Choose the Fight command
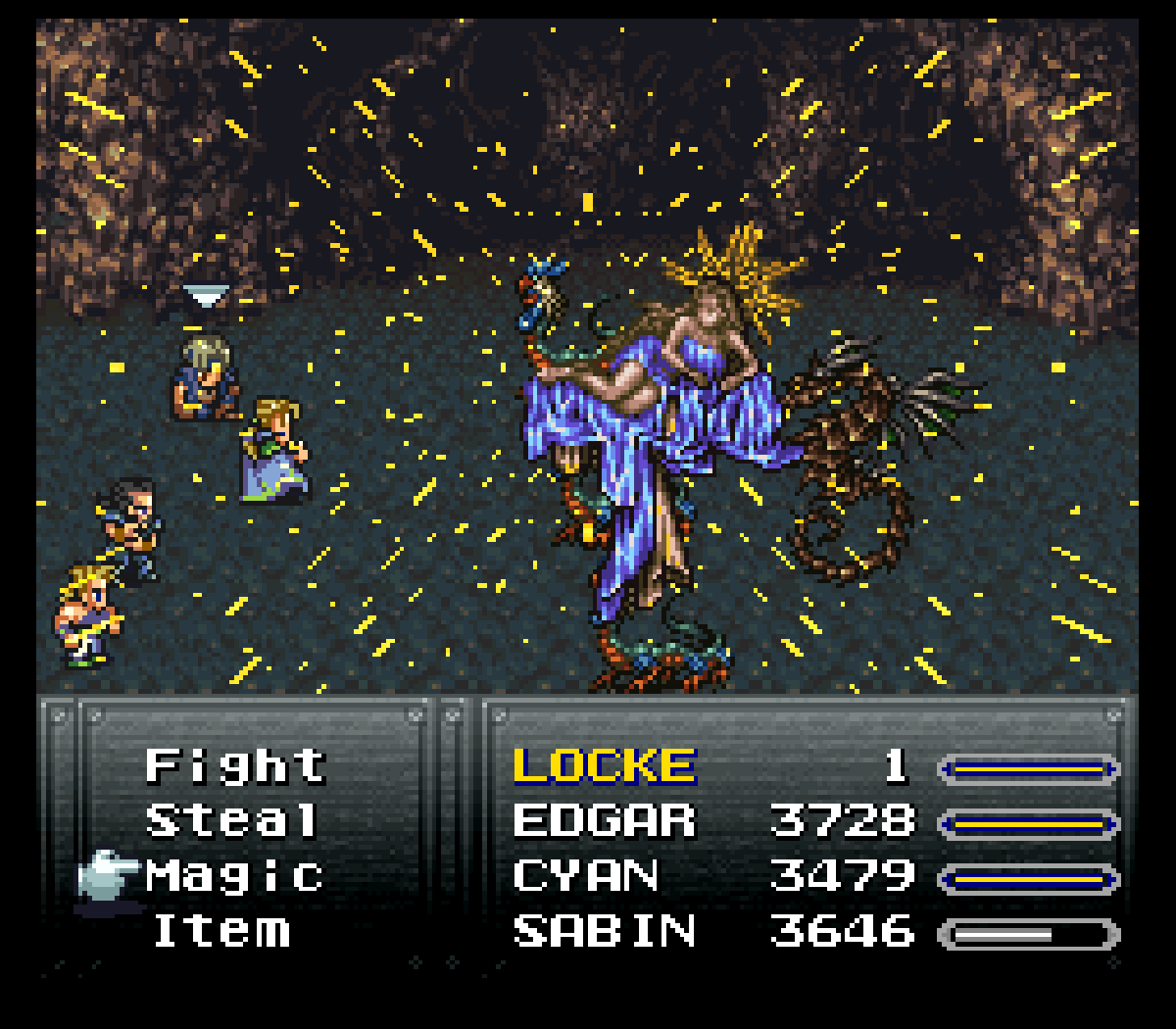 click(x=235, y=765)
